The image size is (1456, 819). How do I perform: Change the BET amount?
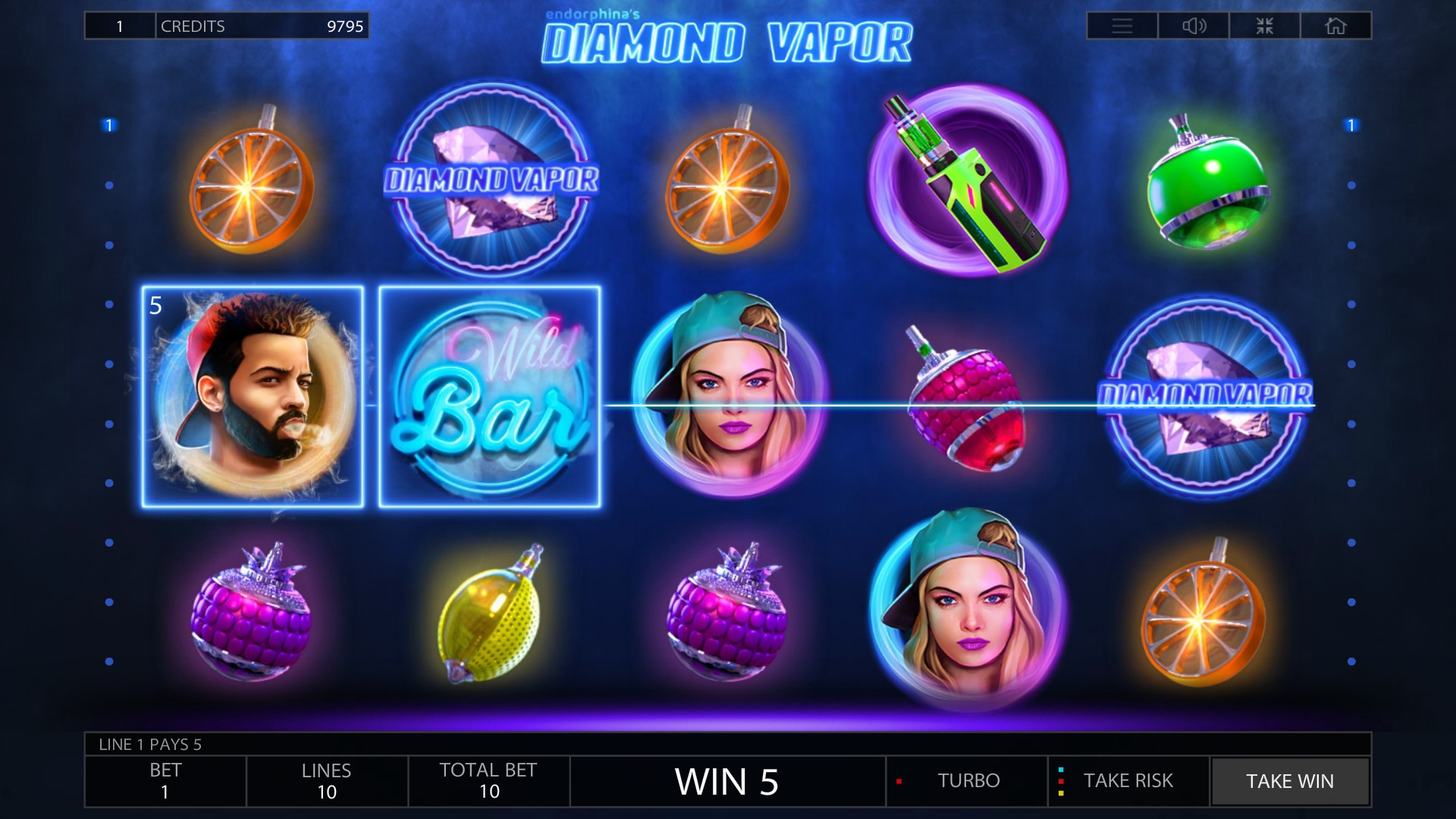point(165,781)
